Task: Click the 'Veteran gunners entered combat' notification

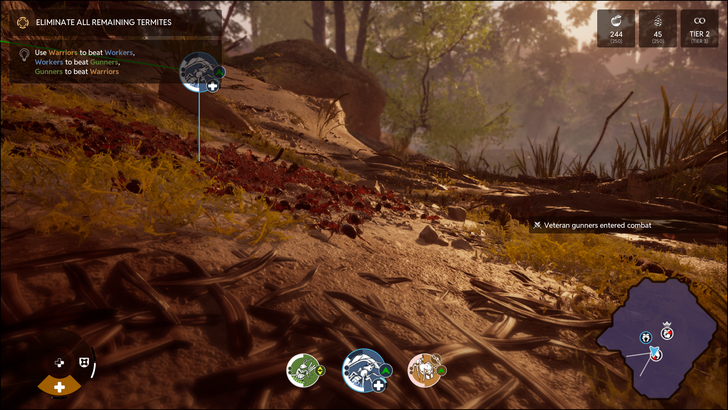Action: click(x=597, y=225)
